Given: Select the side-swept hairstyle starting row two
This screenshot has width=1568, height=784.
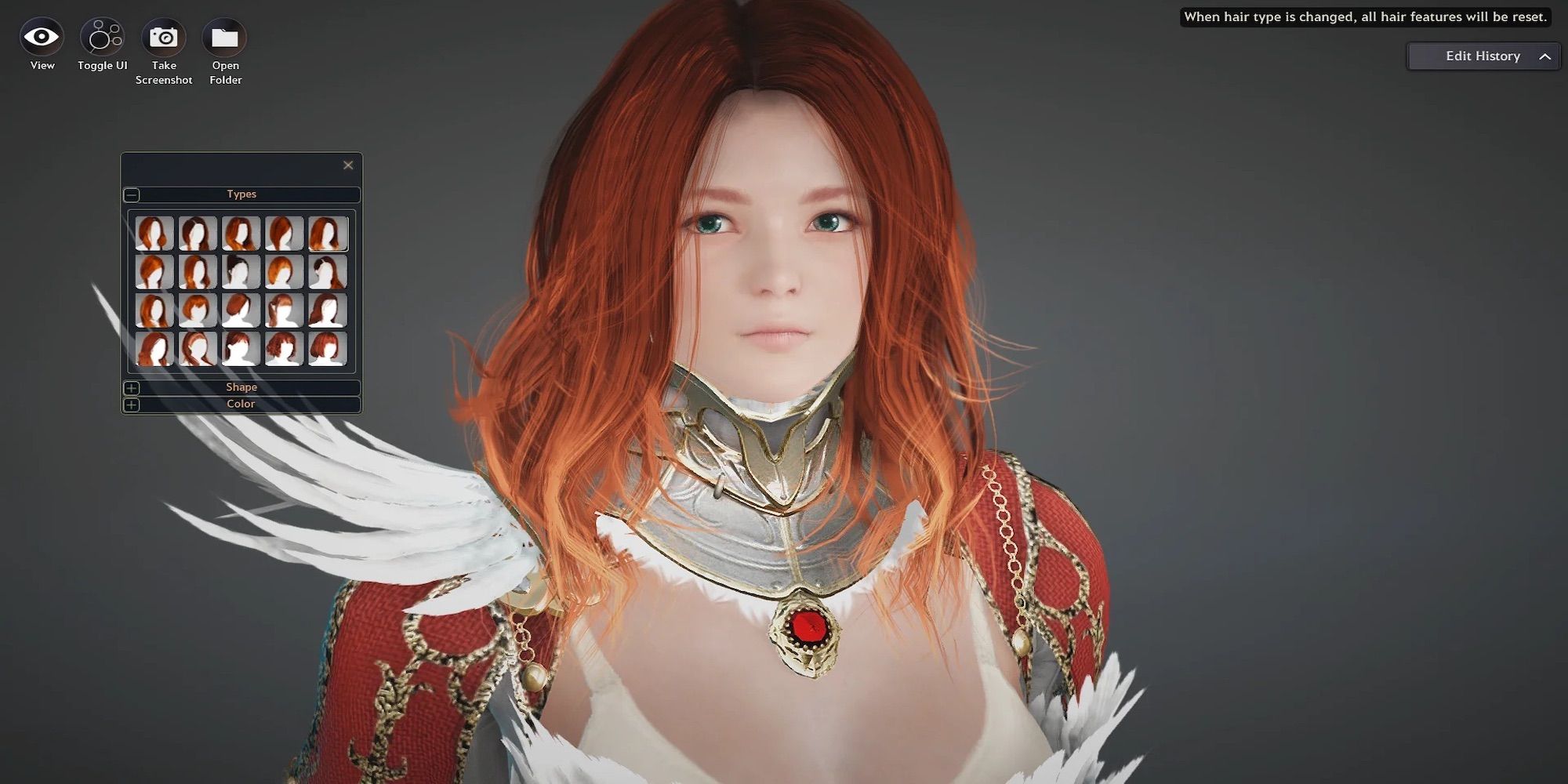Looking at the screenshot, I should point(154,271).
